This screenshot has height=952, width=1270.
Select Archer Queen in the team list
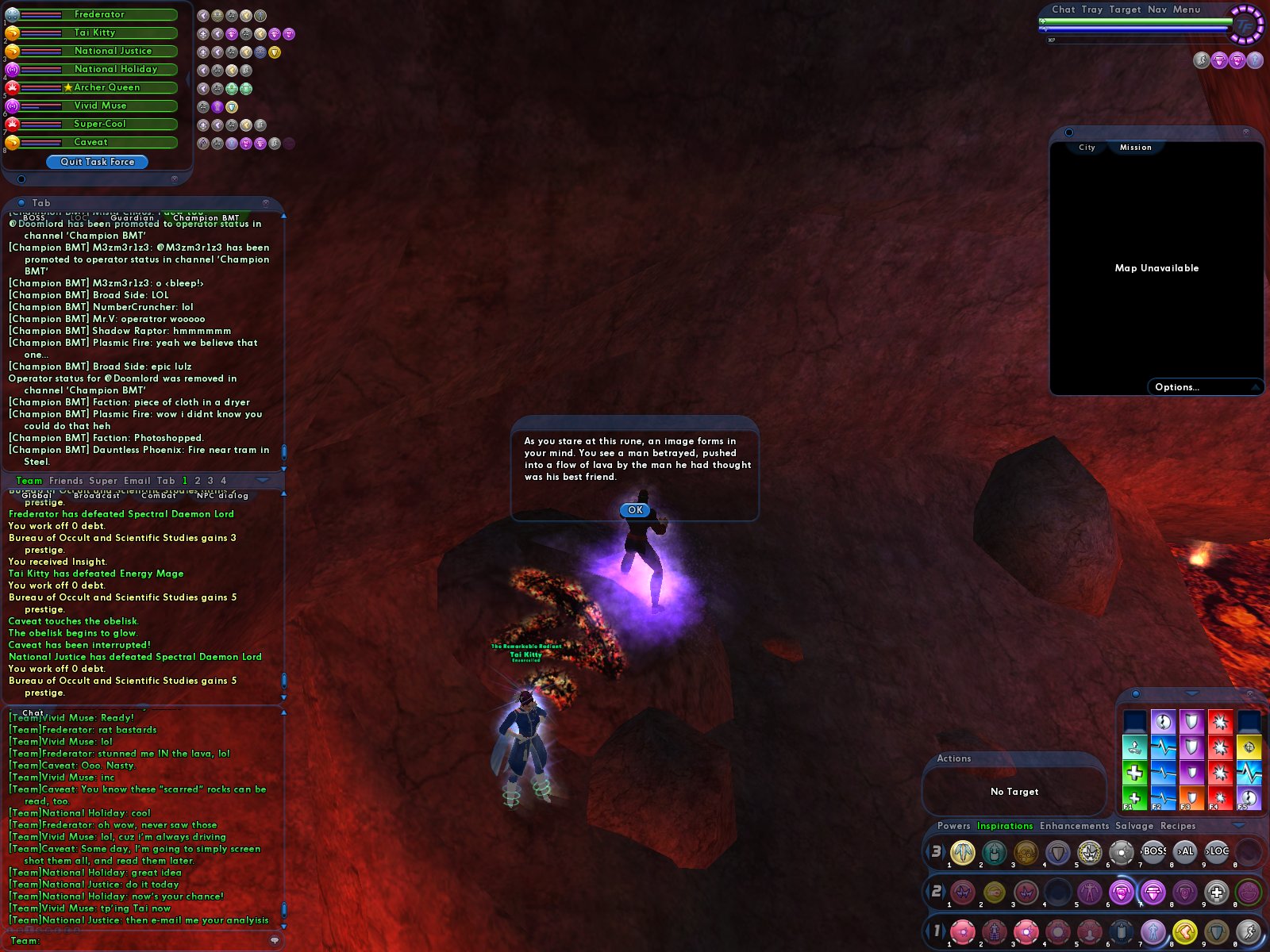pos(106,87)
